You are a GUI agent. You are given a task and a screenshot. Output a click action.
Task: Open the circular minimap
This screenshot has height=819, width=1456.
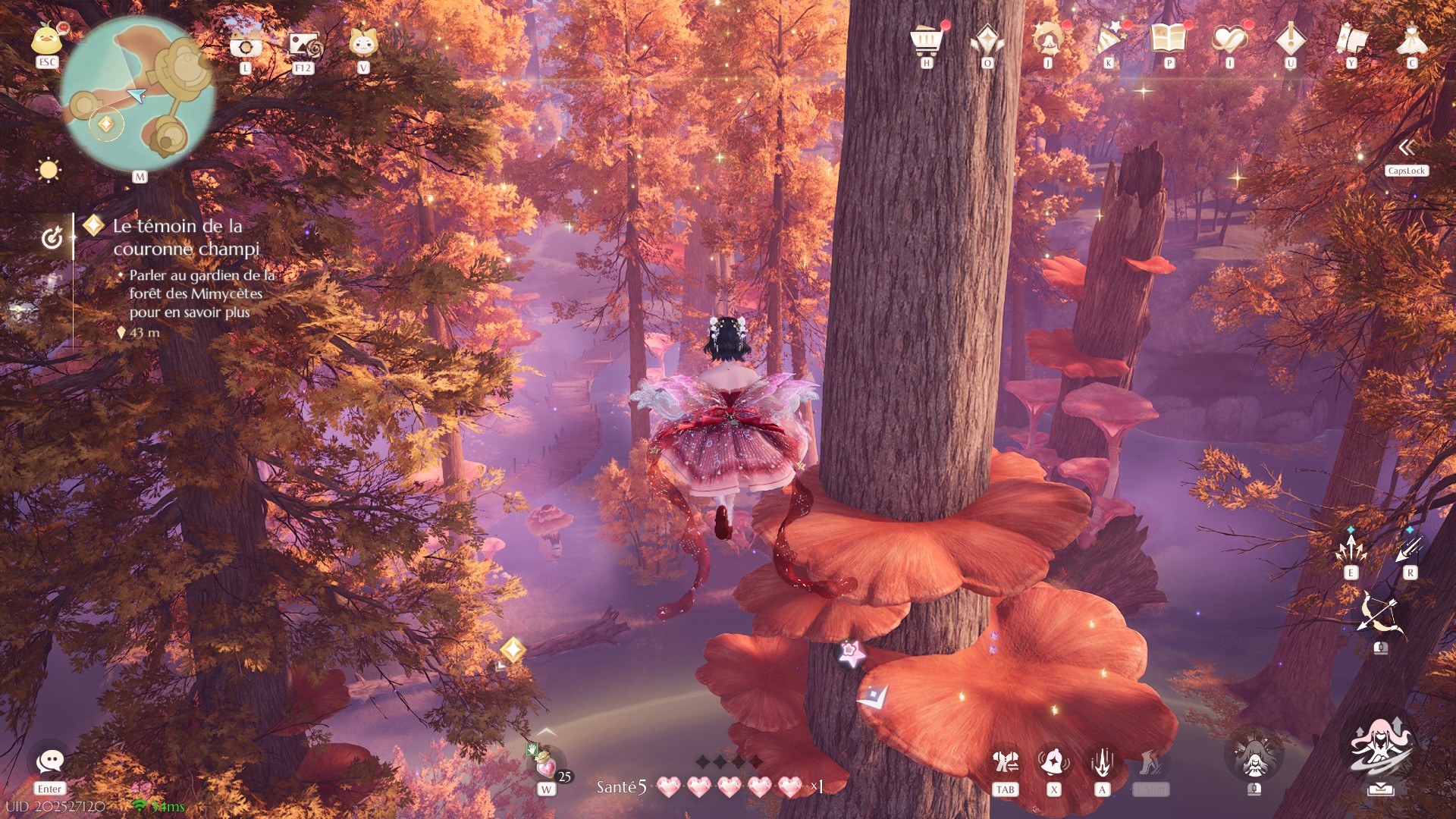pos(137,95)
